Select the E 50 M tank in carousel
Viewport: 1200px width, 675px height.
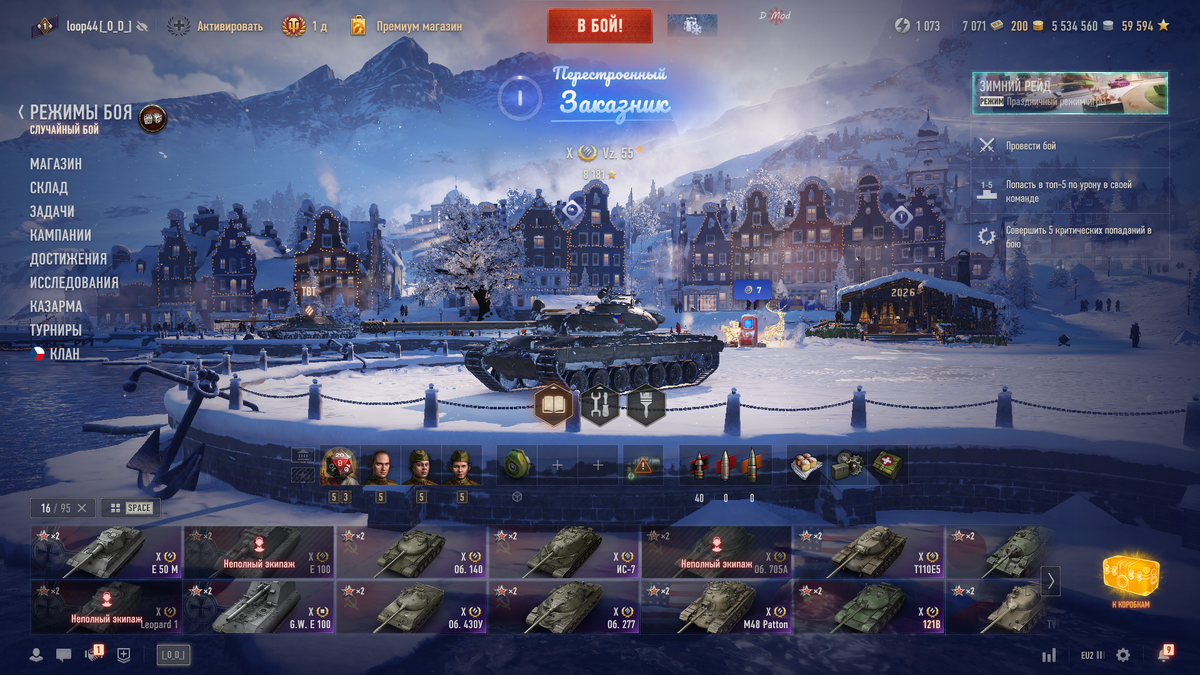click(x=106, y=552)
